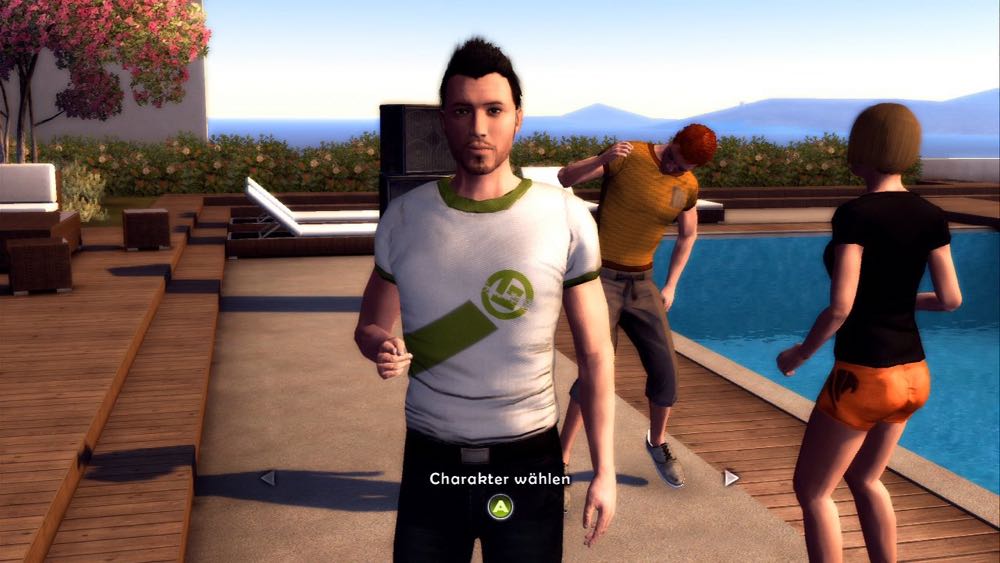Screen dimensions: 1000x563
Task: Show the next character with the right arrow
Action: pos(731,478)
